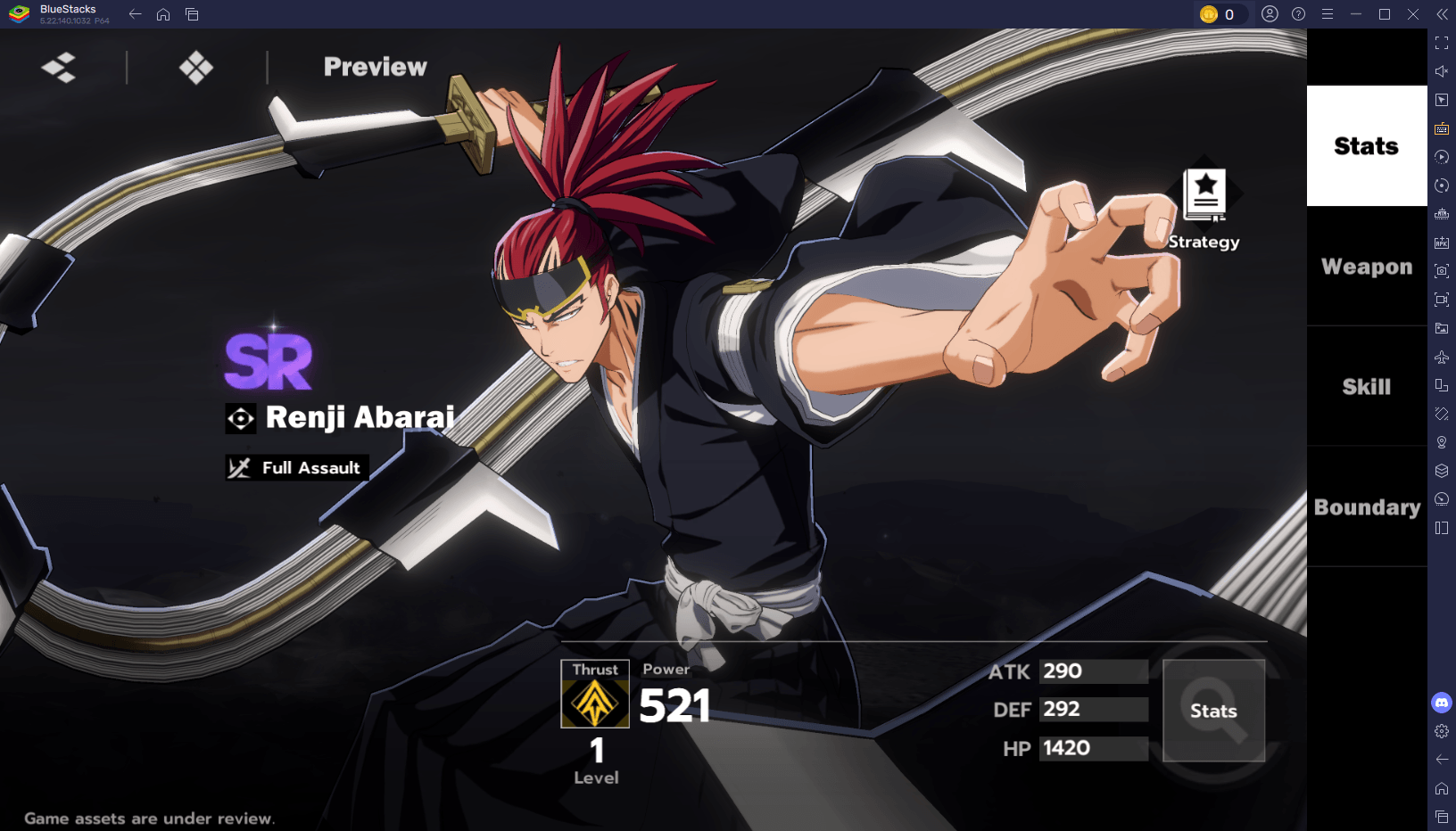Screen dimensions: 1456x831
Task: Open BlueStacks settings gear
Action: [1442, 732]
